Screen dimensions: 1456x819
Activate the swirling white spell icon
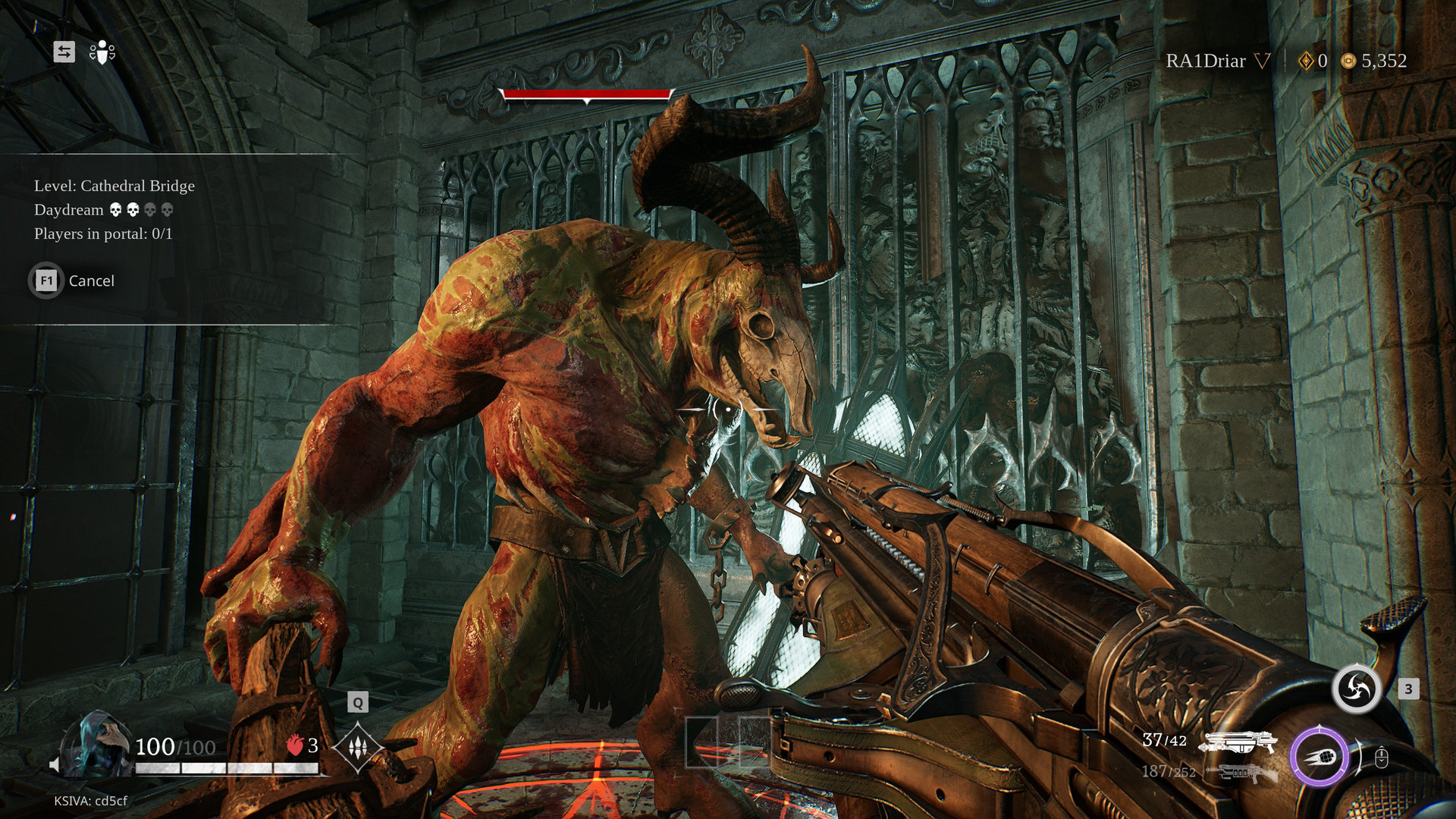tap(1357, 689)
